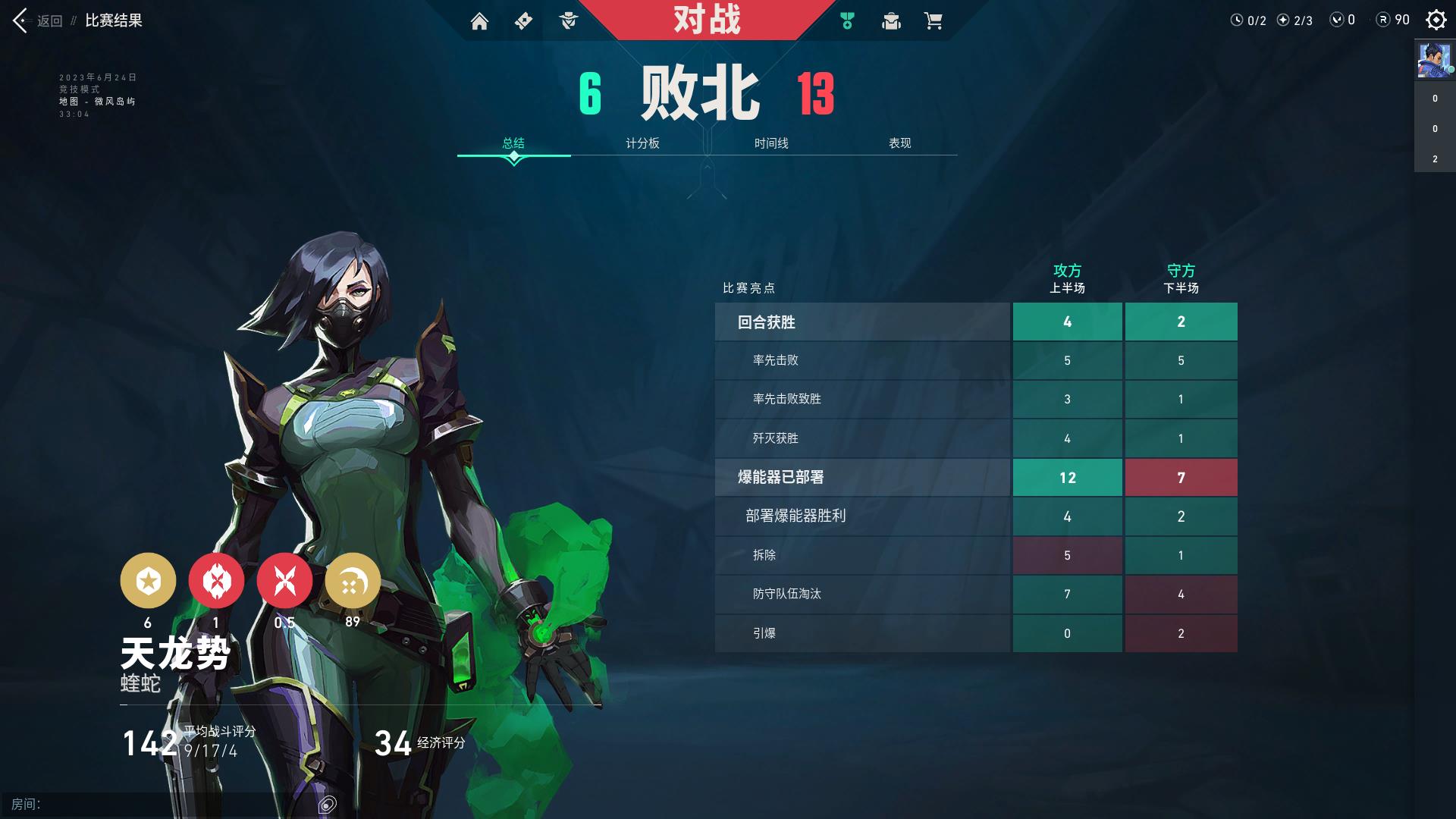The height and width of the screenshot is (819, 1456).
Task: Open Settings with the gear icon
Action: point(1436,20)
